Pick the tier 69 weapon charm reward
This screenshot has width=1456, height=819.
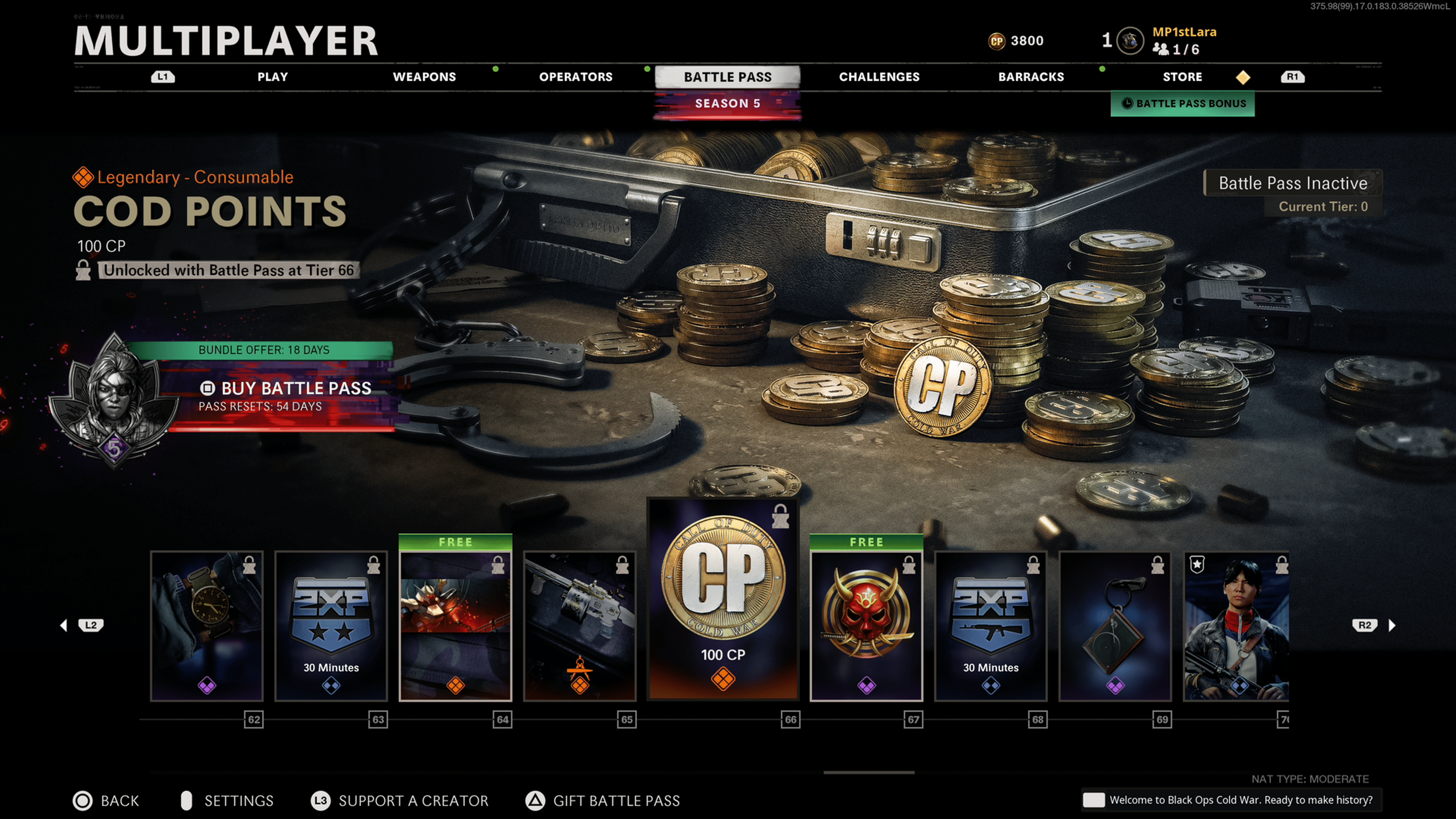pos(1115,626)
